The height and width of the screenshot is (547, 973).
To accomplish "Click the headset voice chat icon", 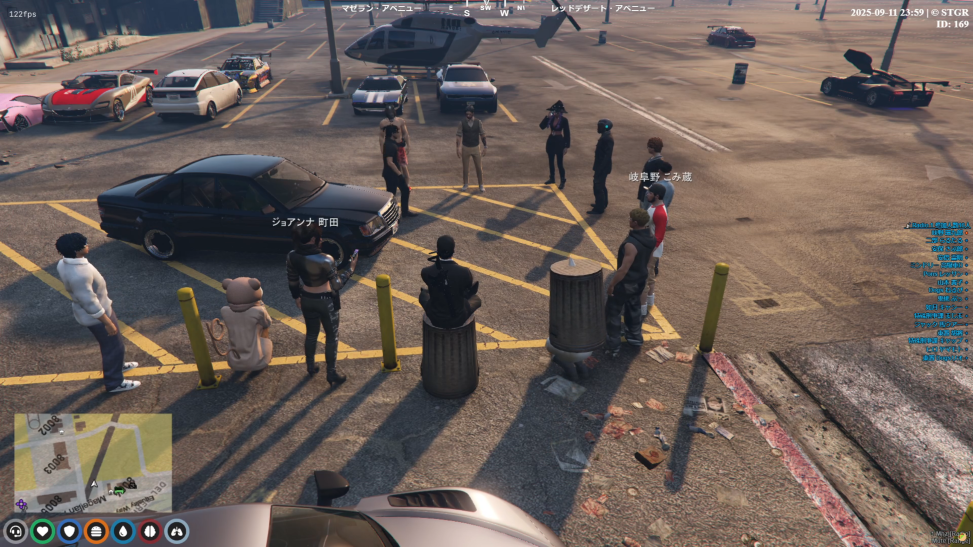I will coord(15,531).
